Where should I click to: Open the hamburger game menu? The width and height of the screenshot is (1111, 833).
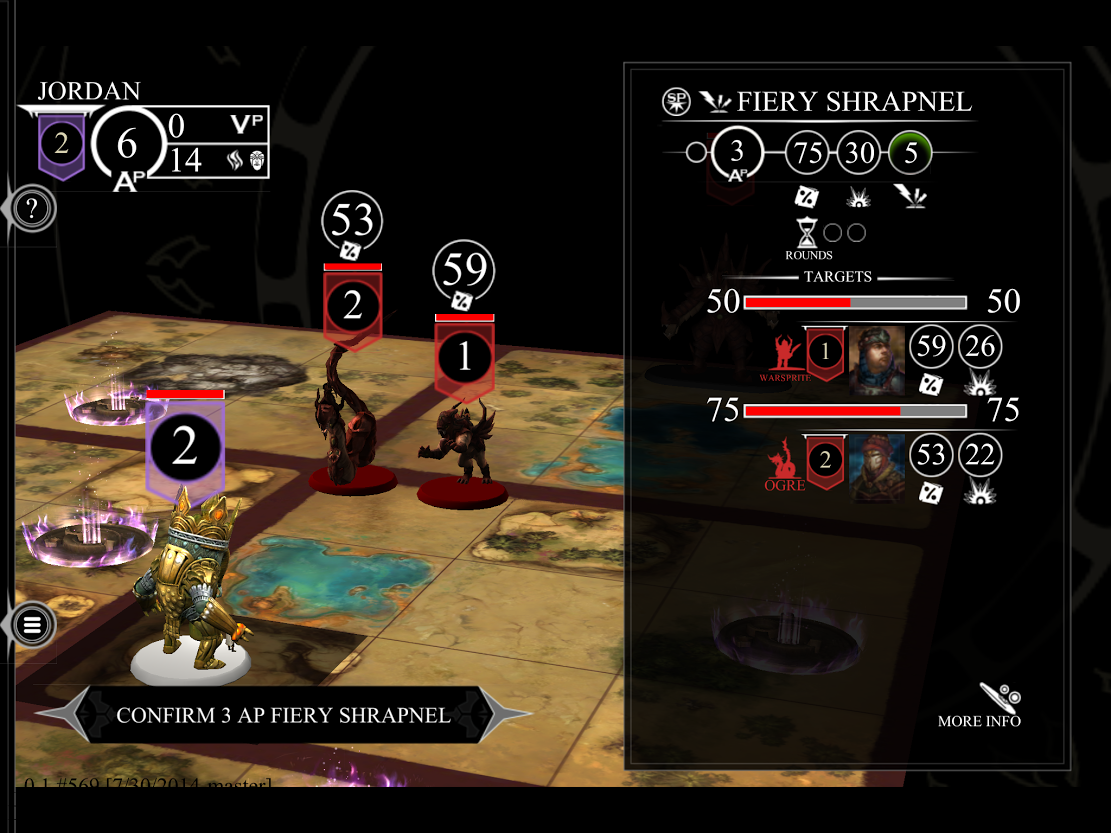32,626
